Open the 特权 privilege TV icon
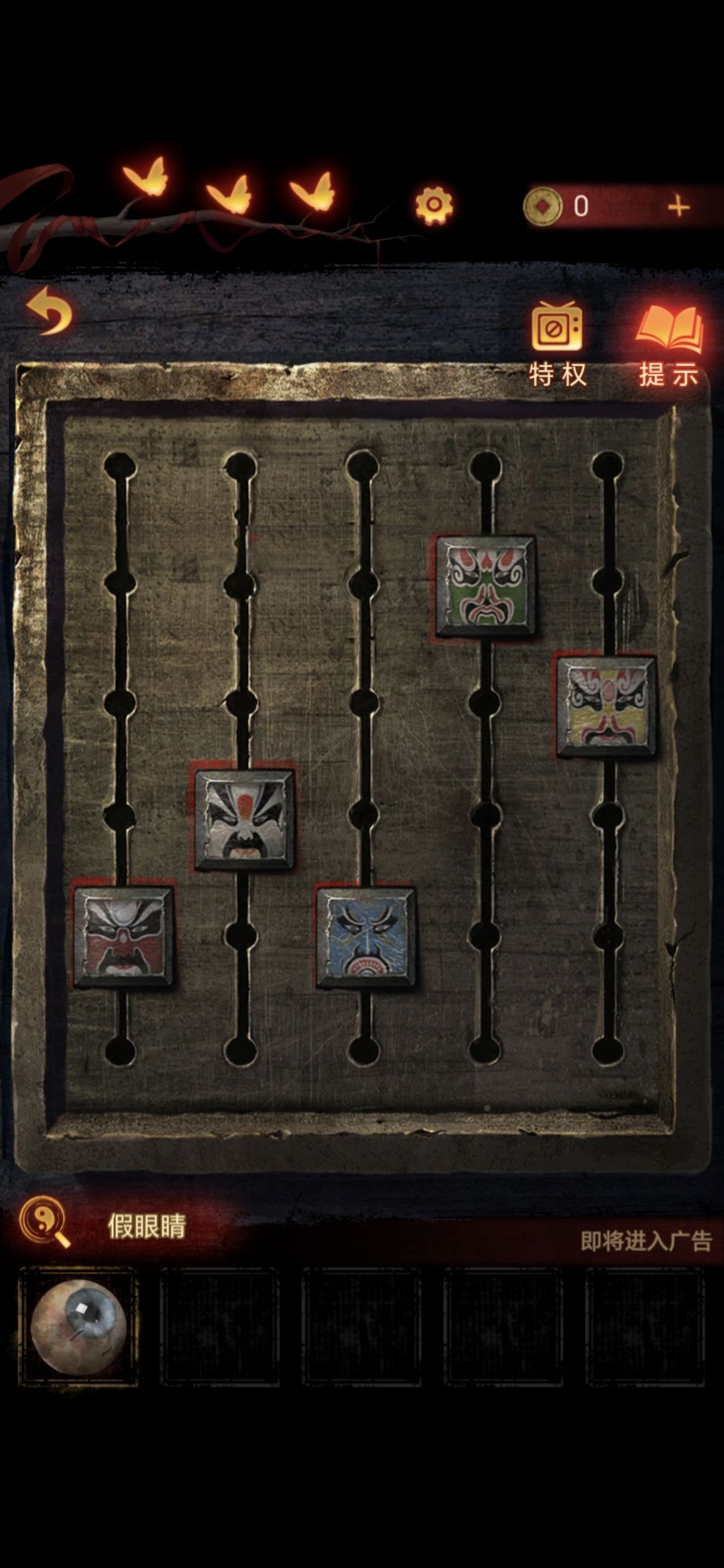This screenshot has height=1568, width=724. click(x=556, y=328)
